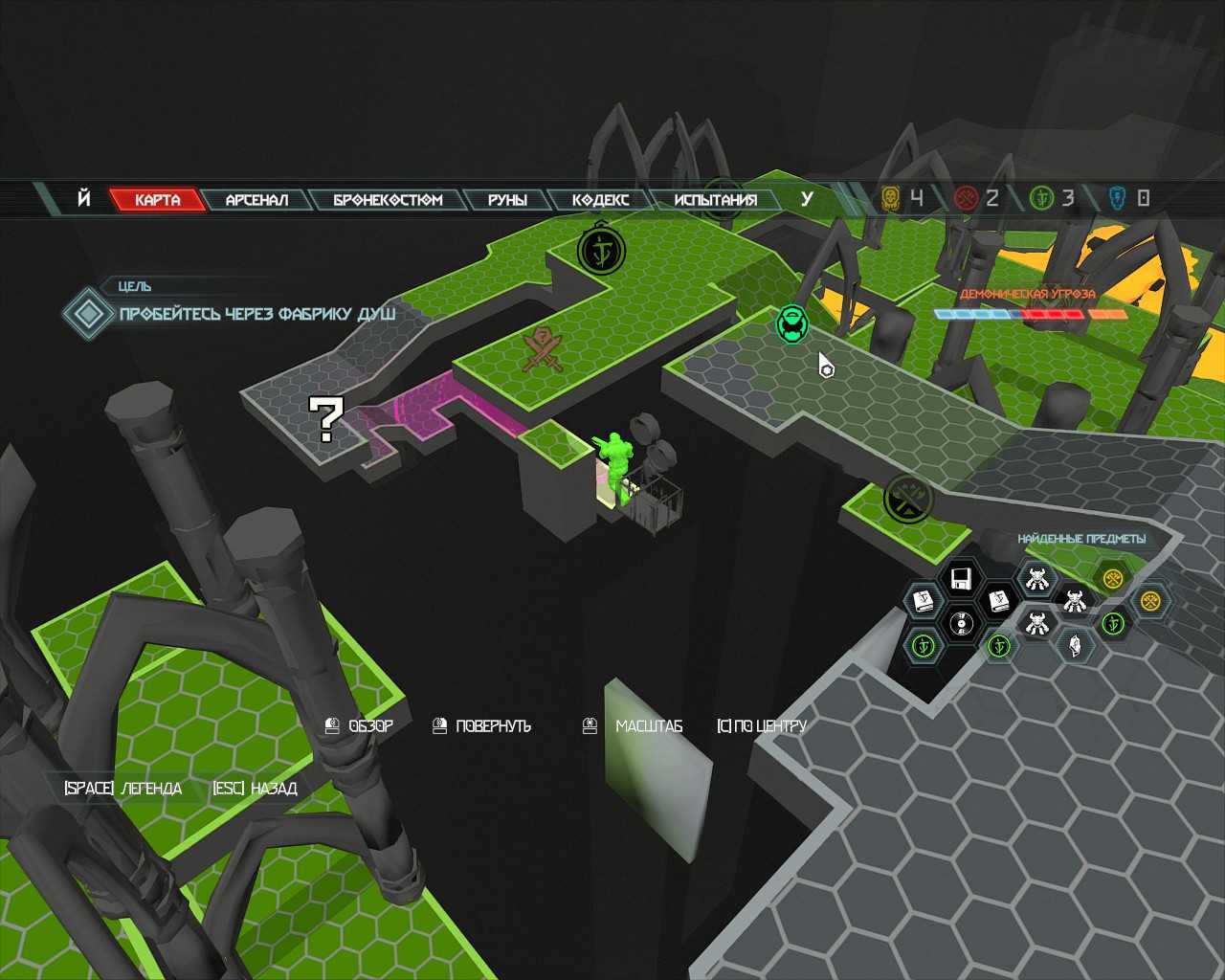This screenshot has width=1225, height=980.
Task: Choose the По центру recenter option
Action: 761,726
